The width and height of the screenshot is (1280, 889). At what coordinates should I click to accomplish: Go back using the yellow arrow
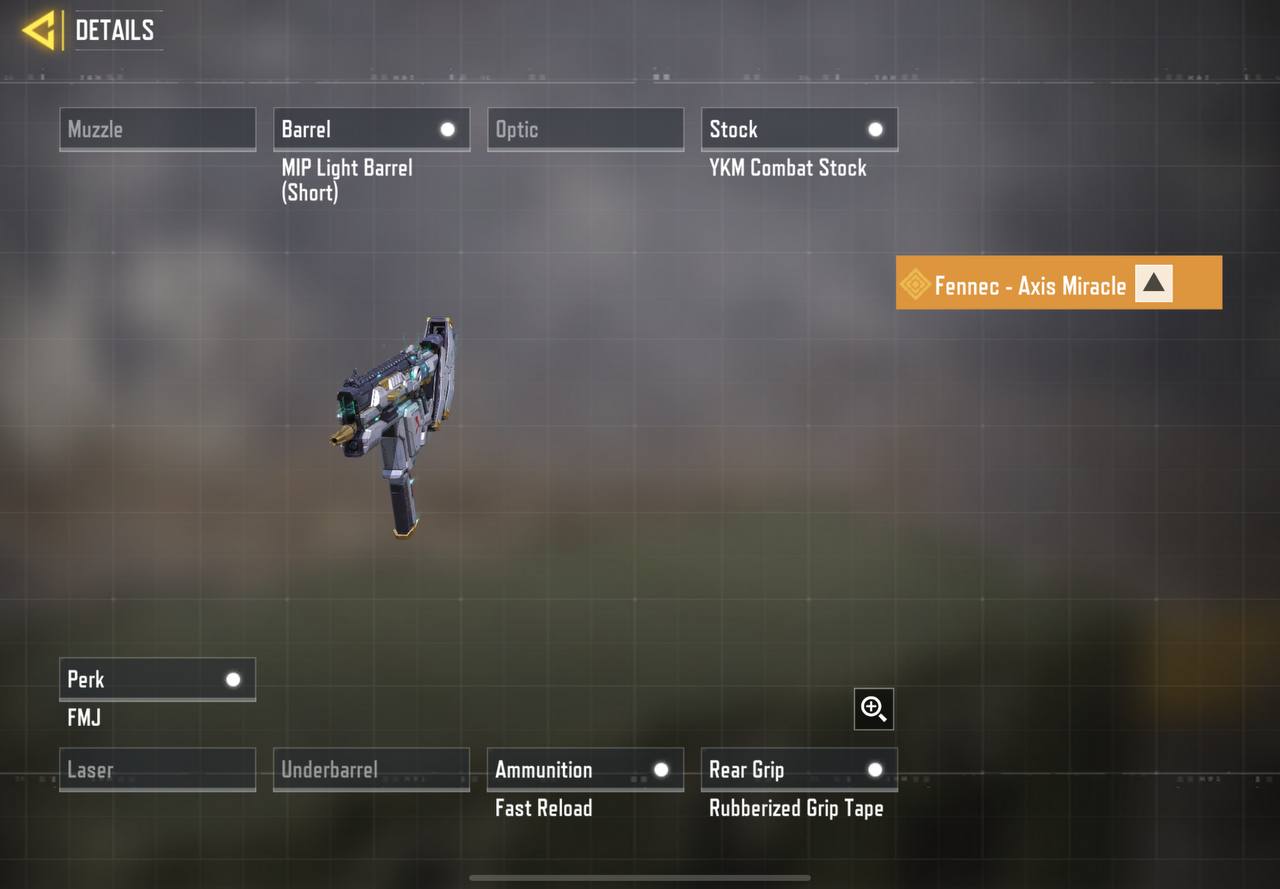[39, 30]
